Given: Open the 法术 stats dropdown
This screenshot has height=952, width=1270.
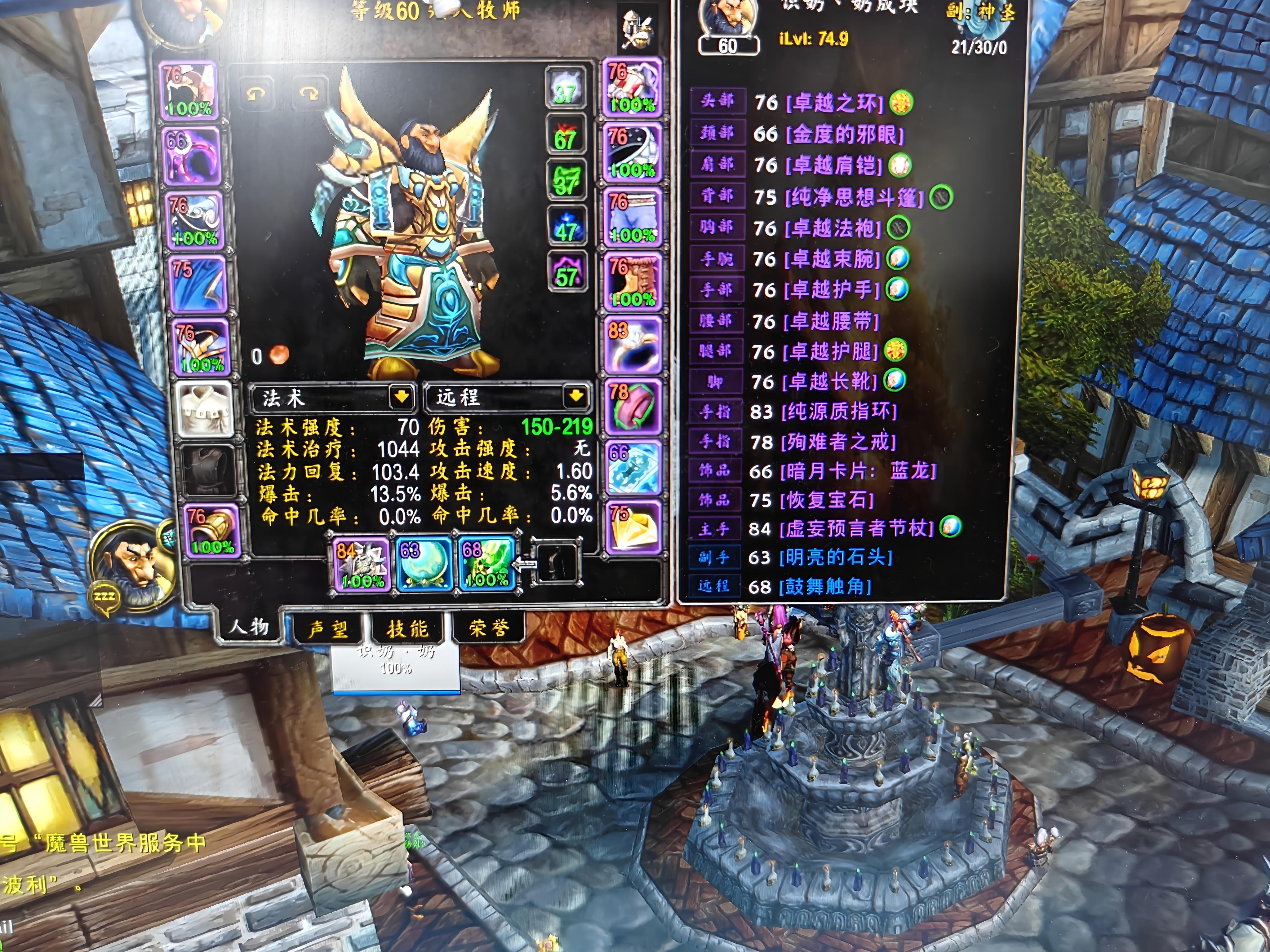Looking at the screenshot, I should 401,396.
